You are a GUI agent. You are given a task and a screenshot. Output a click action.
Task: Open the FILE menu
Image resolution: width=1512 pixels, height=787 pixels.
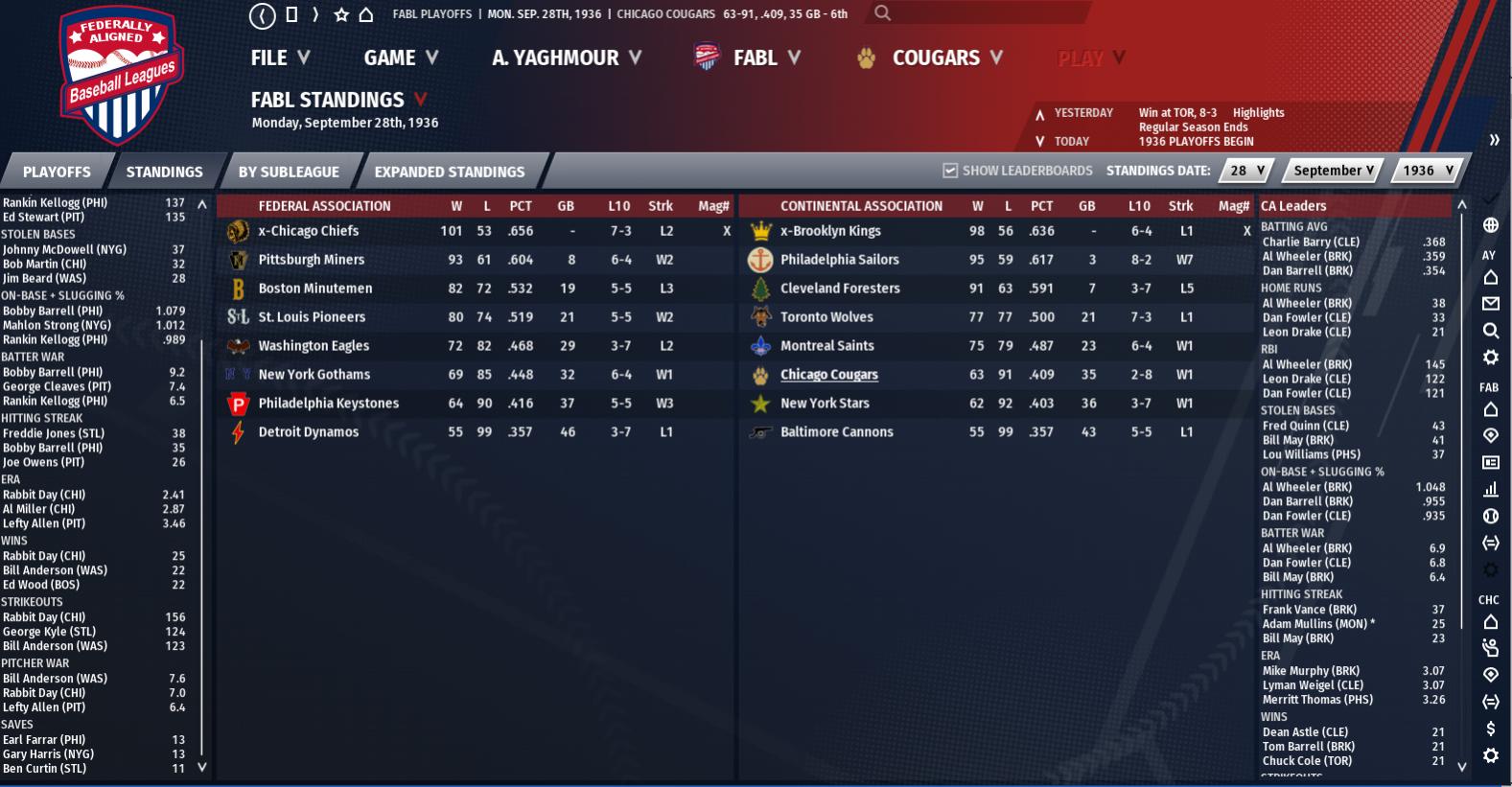click(280, 58)
